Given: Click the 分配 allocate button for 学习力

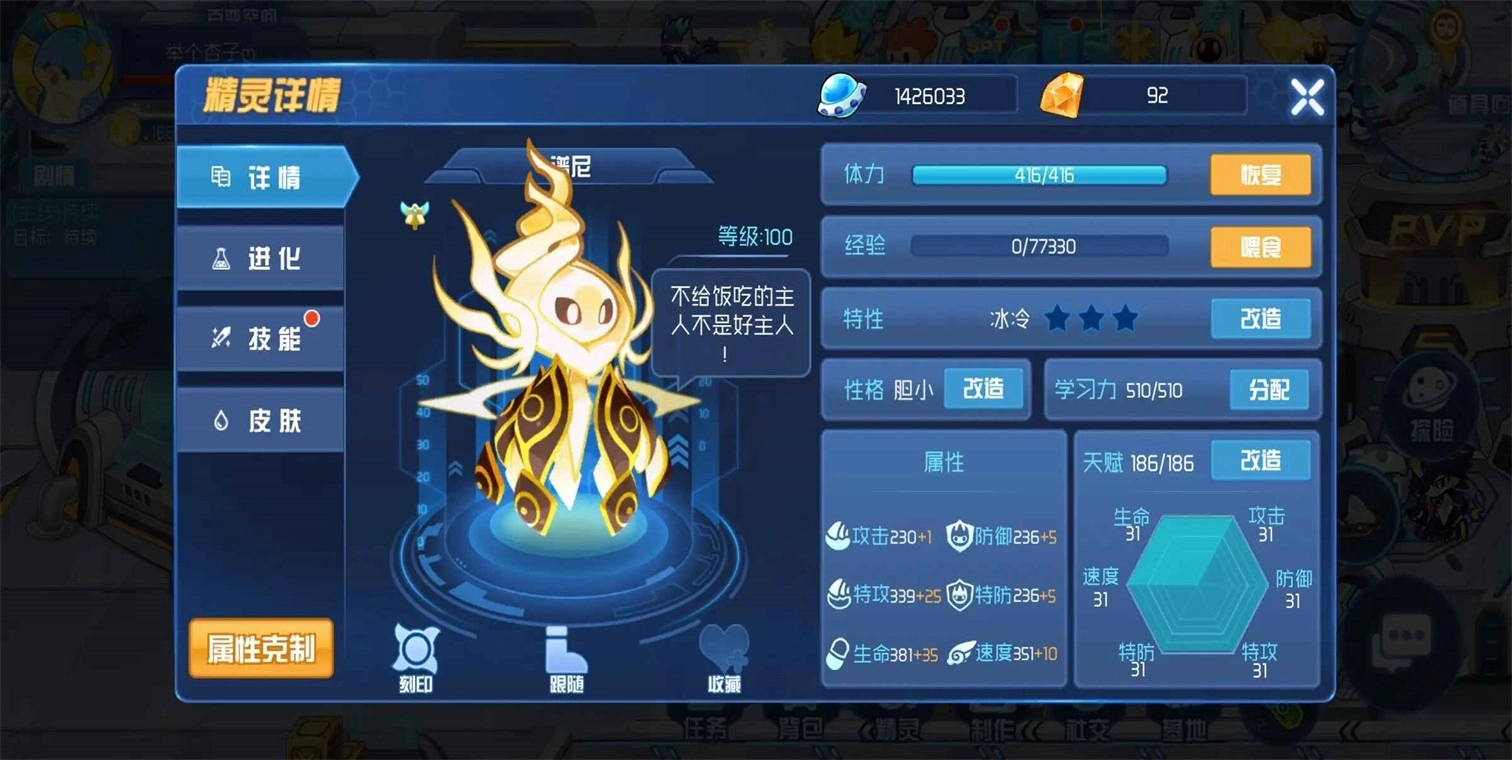Looking at the screenshot, I should pos(1268,391).
